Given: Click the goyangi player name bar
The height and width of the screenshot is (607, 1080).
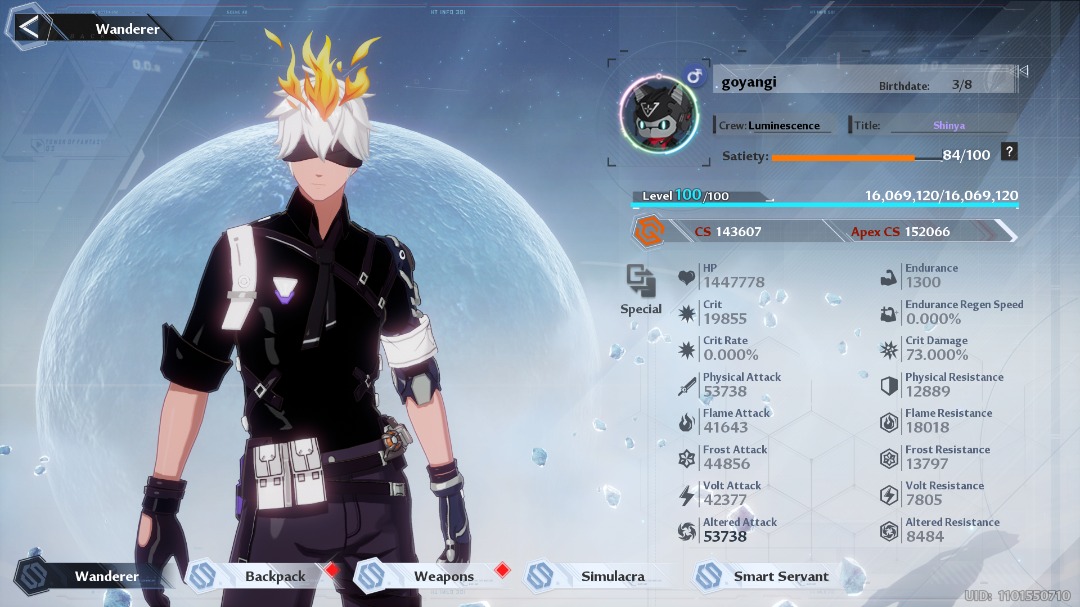Looking at the screenshot, I should [x=790, y=83].
